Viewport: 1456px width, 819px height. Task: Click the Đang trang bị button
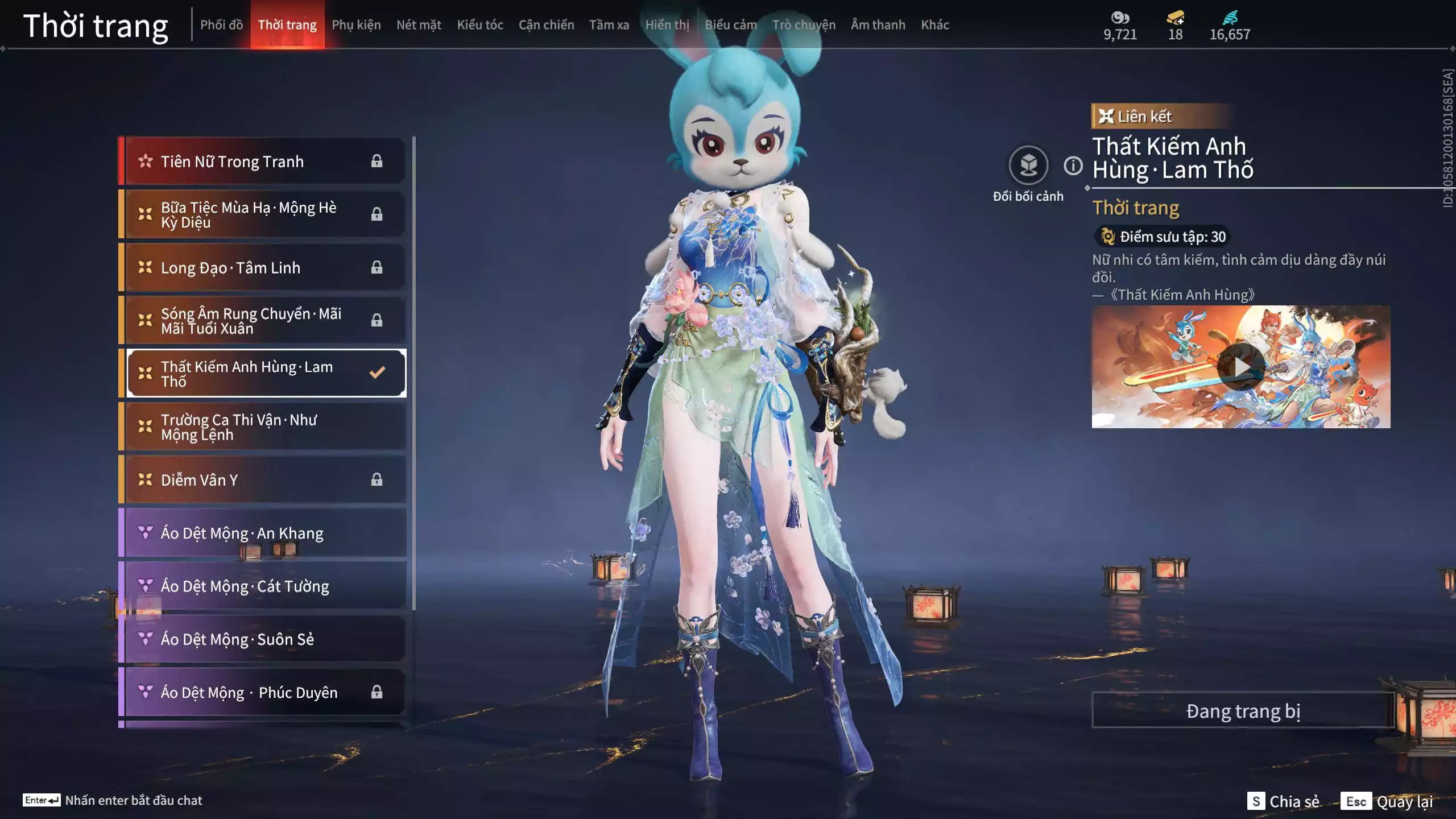[1243, 711]
